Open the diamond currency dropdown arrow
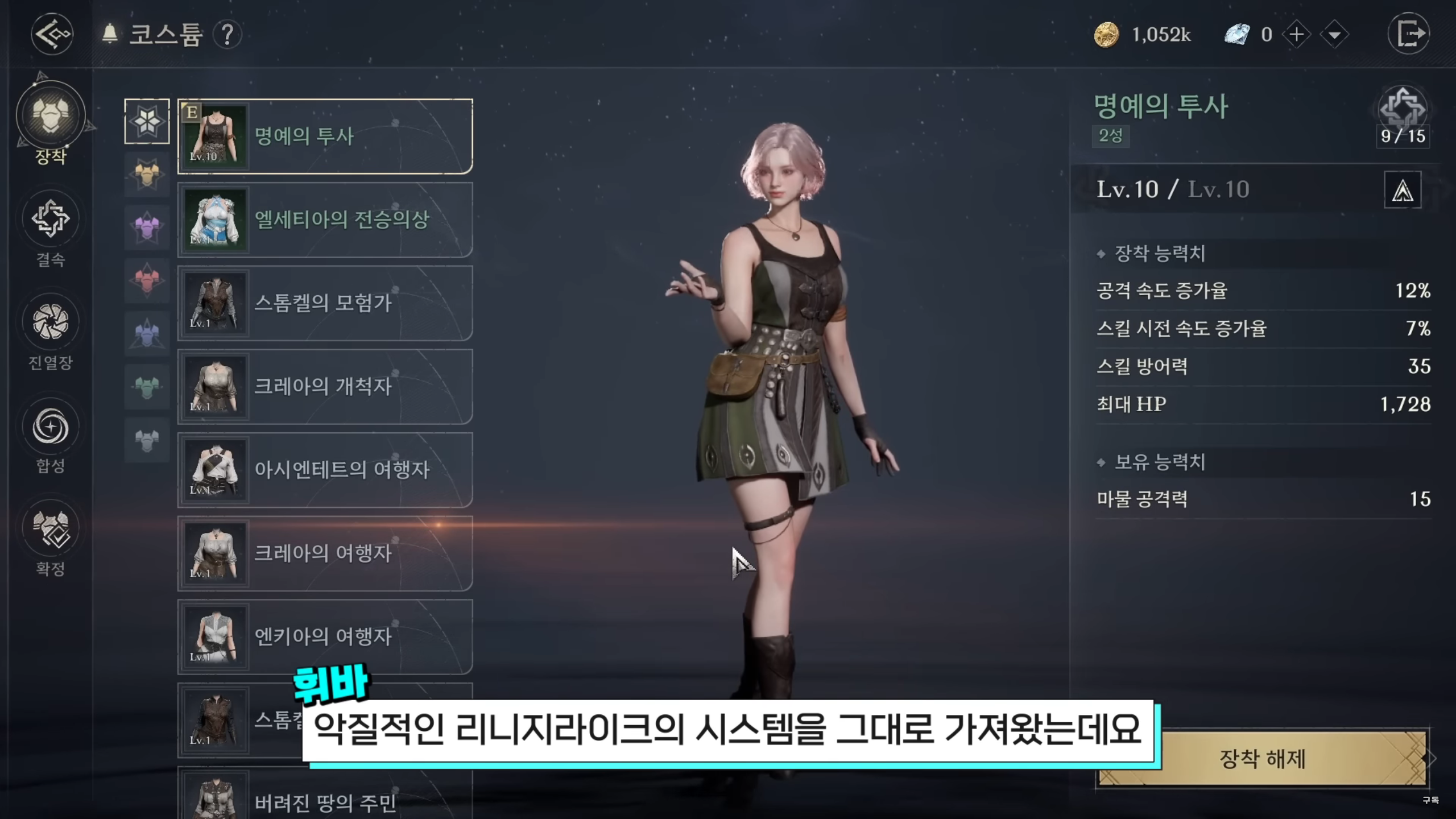This screenshot has height=819, width=1456. pyautogui.click(x=1334, y=34)
